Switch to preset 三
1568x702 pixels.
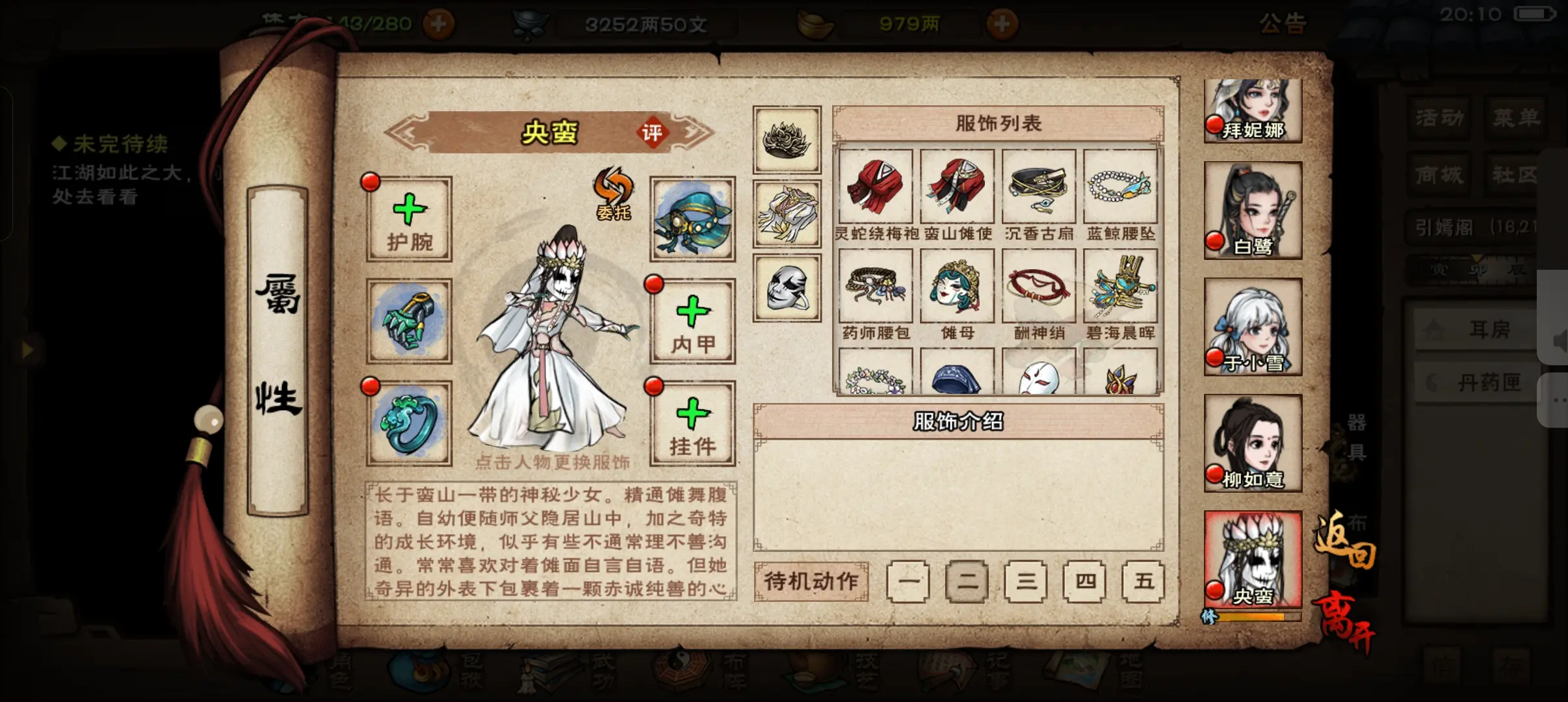tap(1026, 581)
